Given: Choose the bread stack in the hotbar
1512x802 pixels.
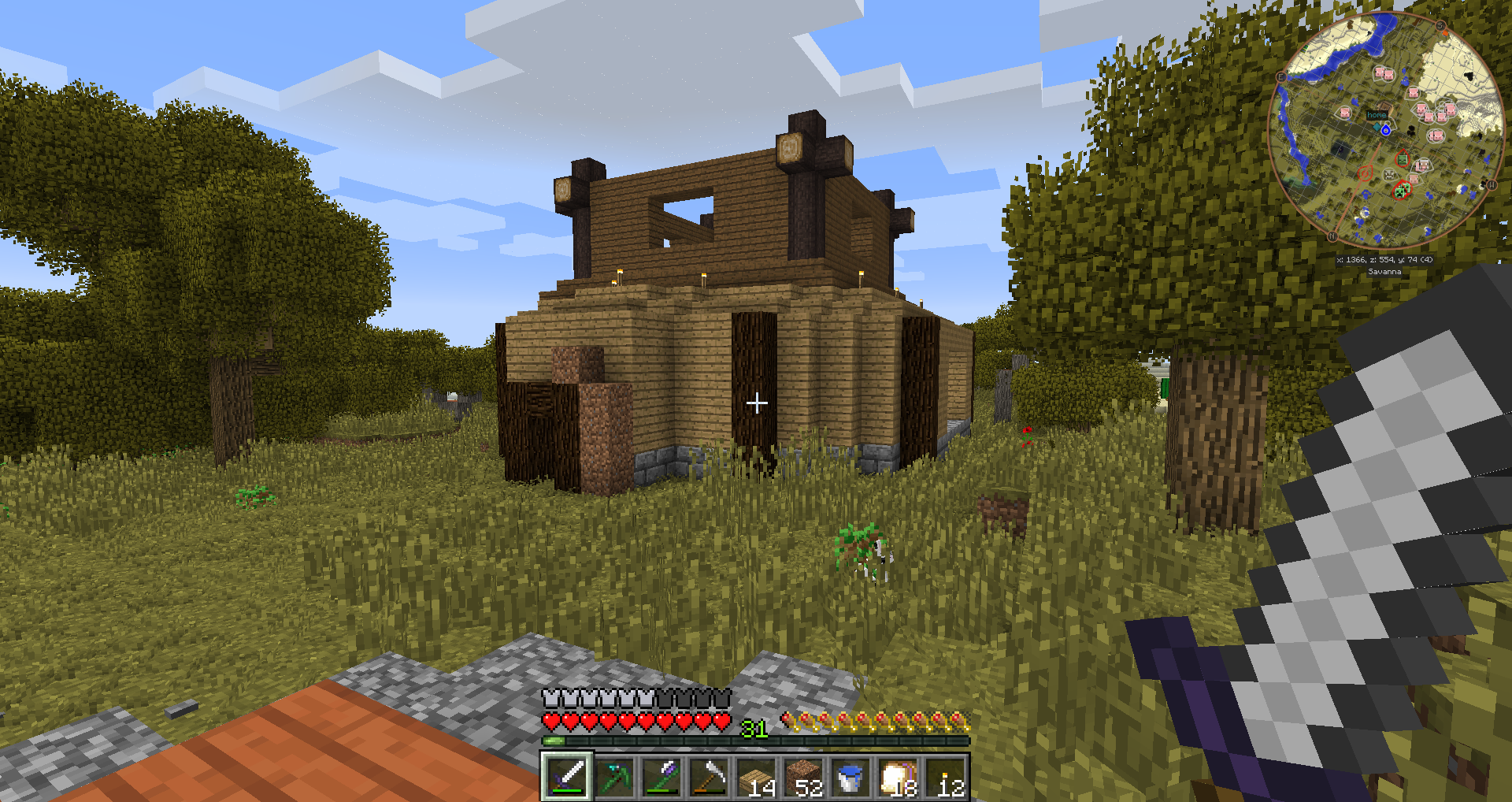Looking at the screenshot, I should [x=899, y=777].
